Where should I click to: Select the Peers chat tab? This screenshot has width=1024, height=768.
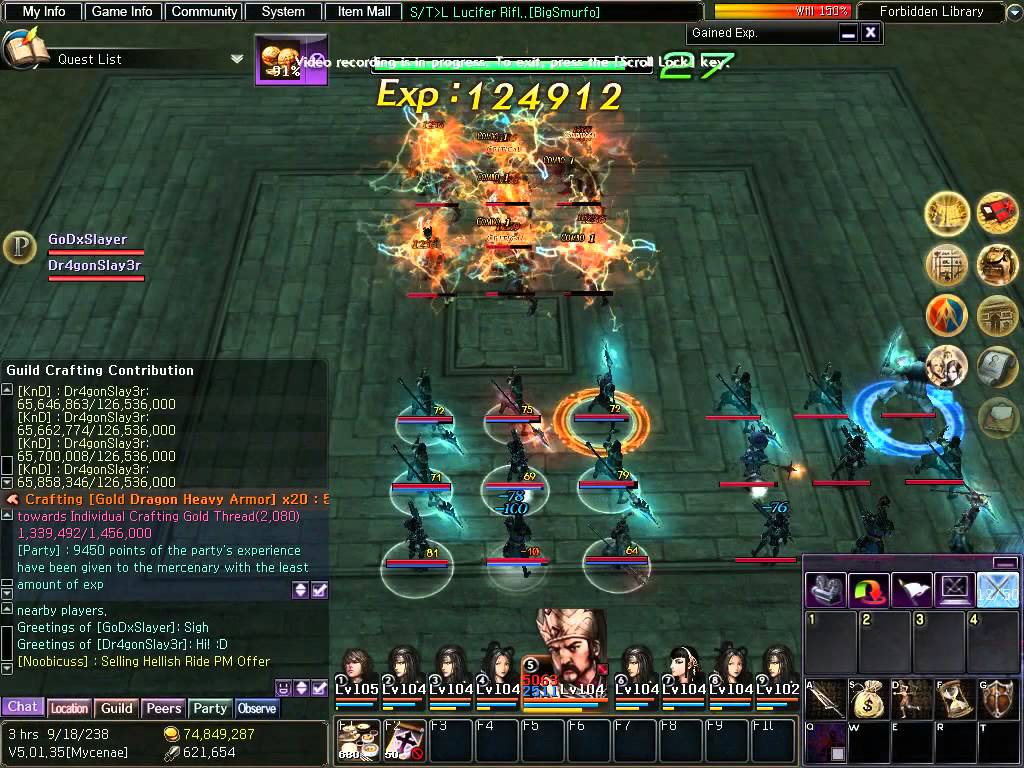[x=163, y=708]
